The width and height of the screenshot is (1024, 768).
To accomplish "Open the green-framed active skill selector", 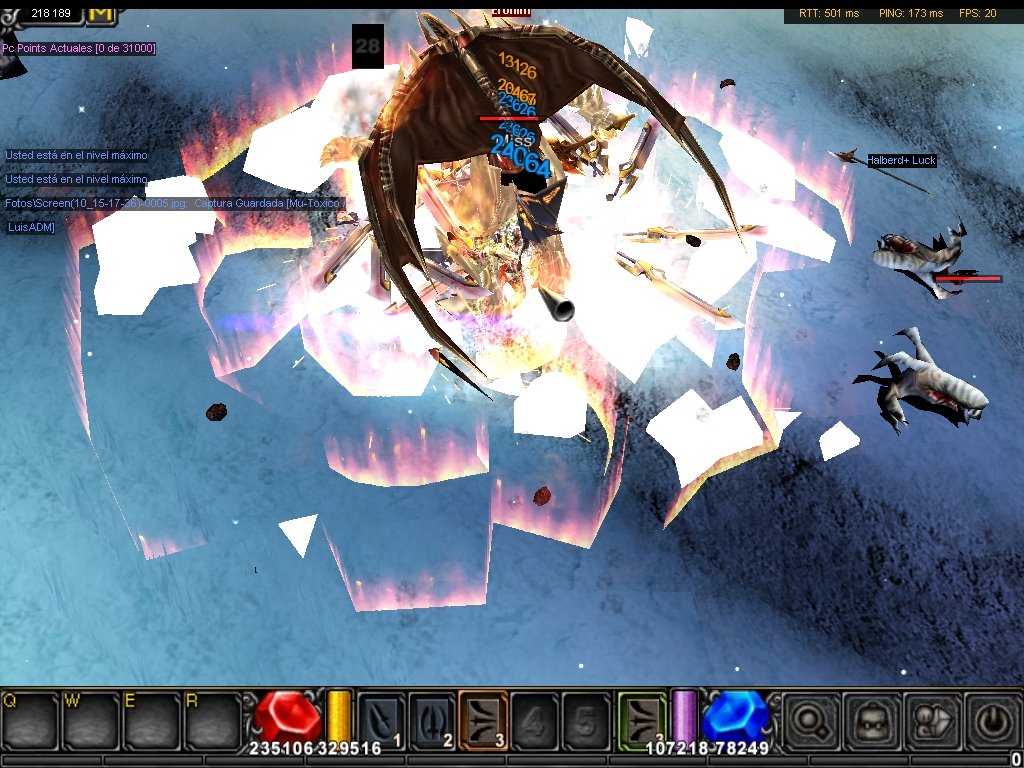I will point(641,717).
